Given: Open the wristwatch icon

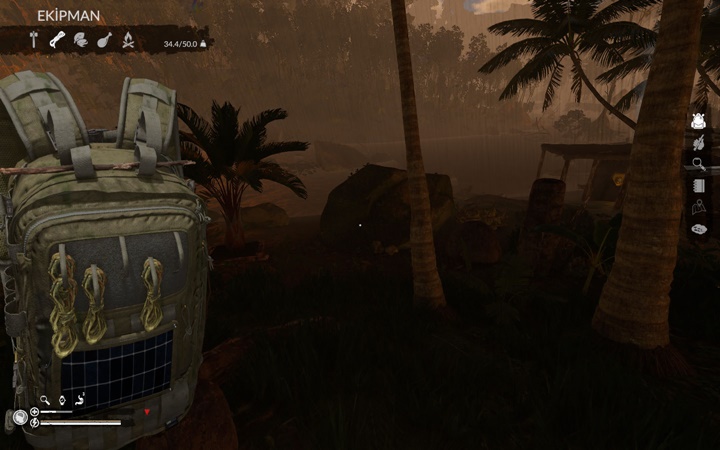Looking at the screenshot, I should [62, 400].
